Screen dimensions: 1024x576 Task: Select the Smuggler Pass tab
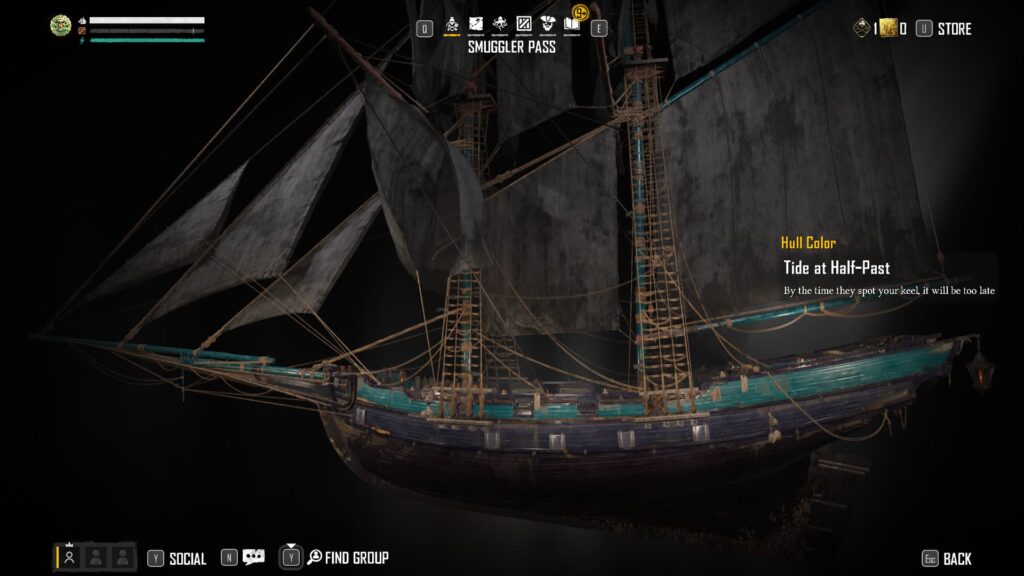click(x=452, y=24)
